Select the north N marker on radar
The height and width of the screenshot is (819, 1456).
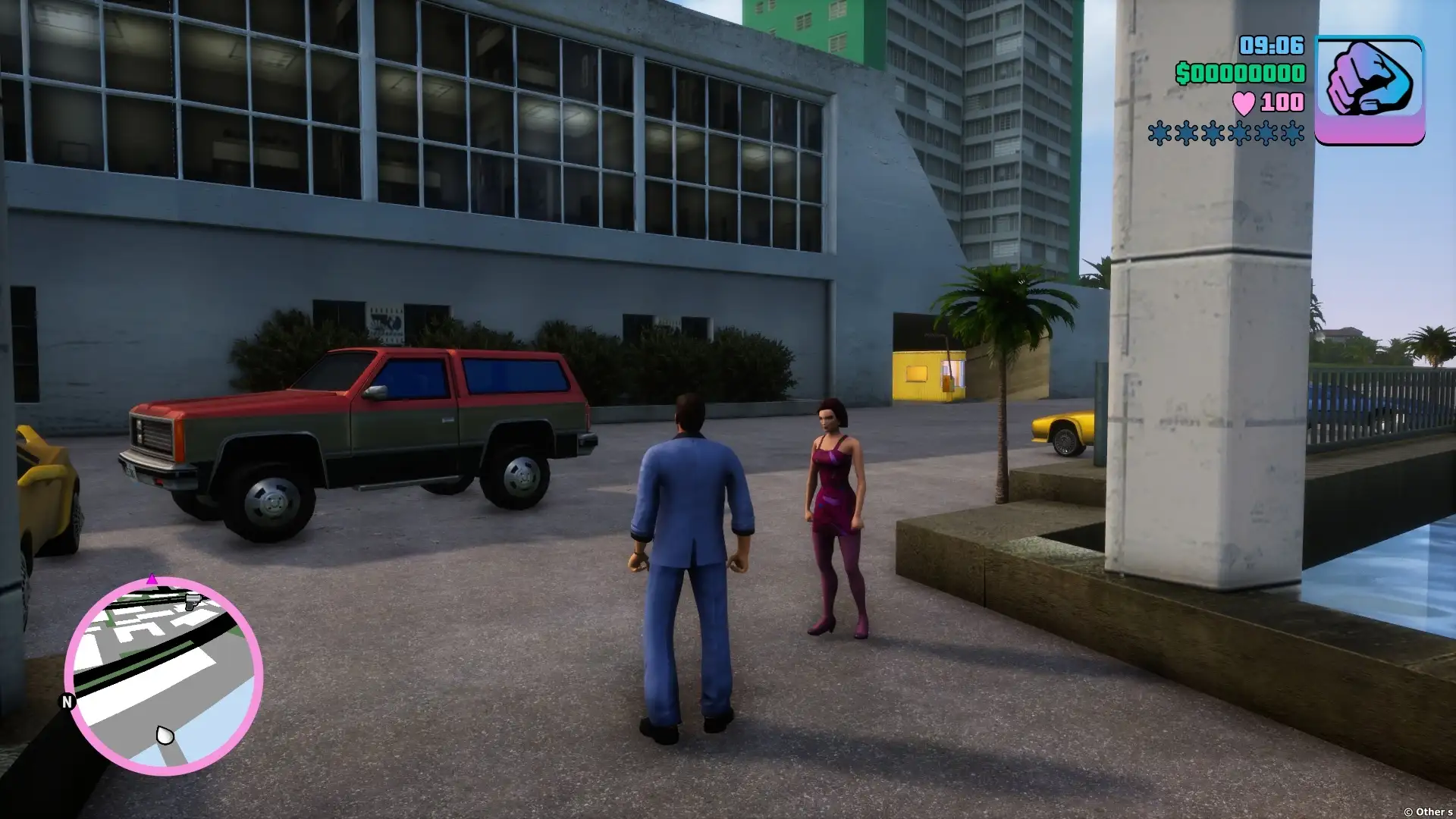coord(67,702)
